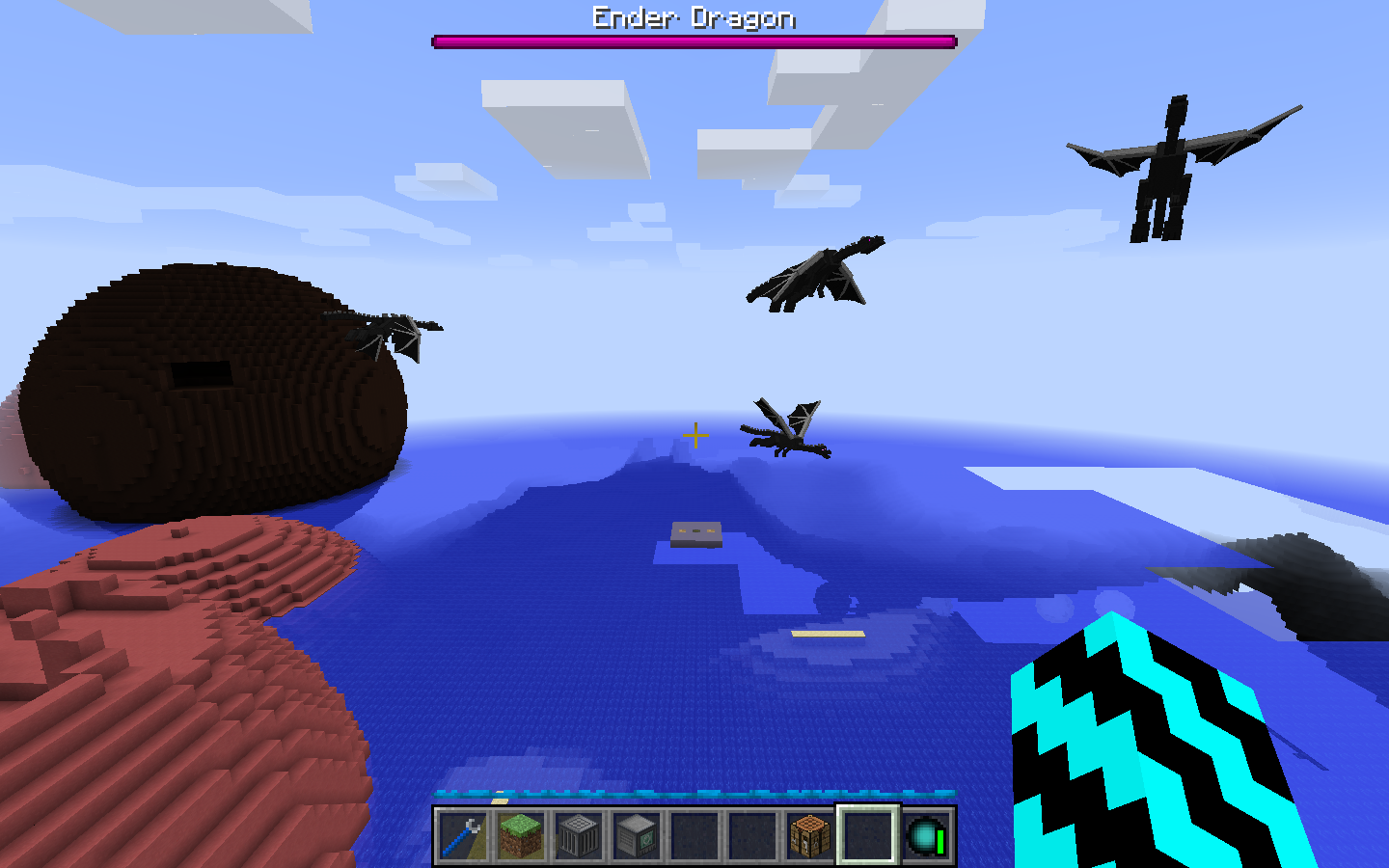Viewport: 1389px width, 868px height.
Task: Select the blue wrench hotbar slot
Action: pyautogui.click(x=463, y=835)
